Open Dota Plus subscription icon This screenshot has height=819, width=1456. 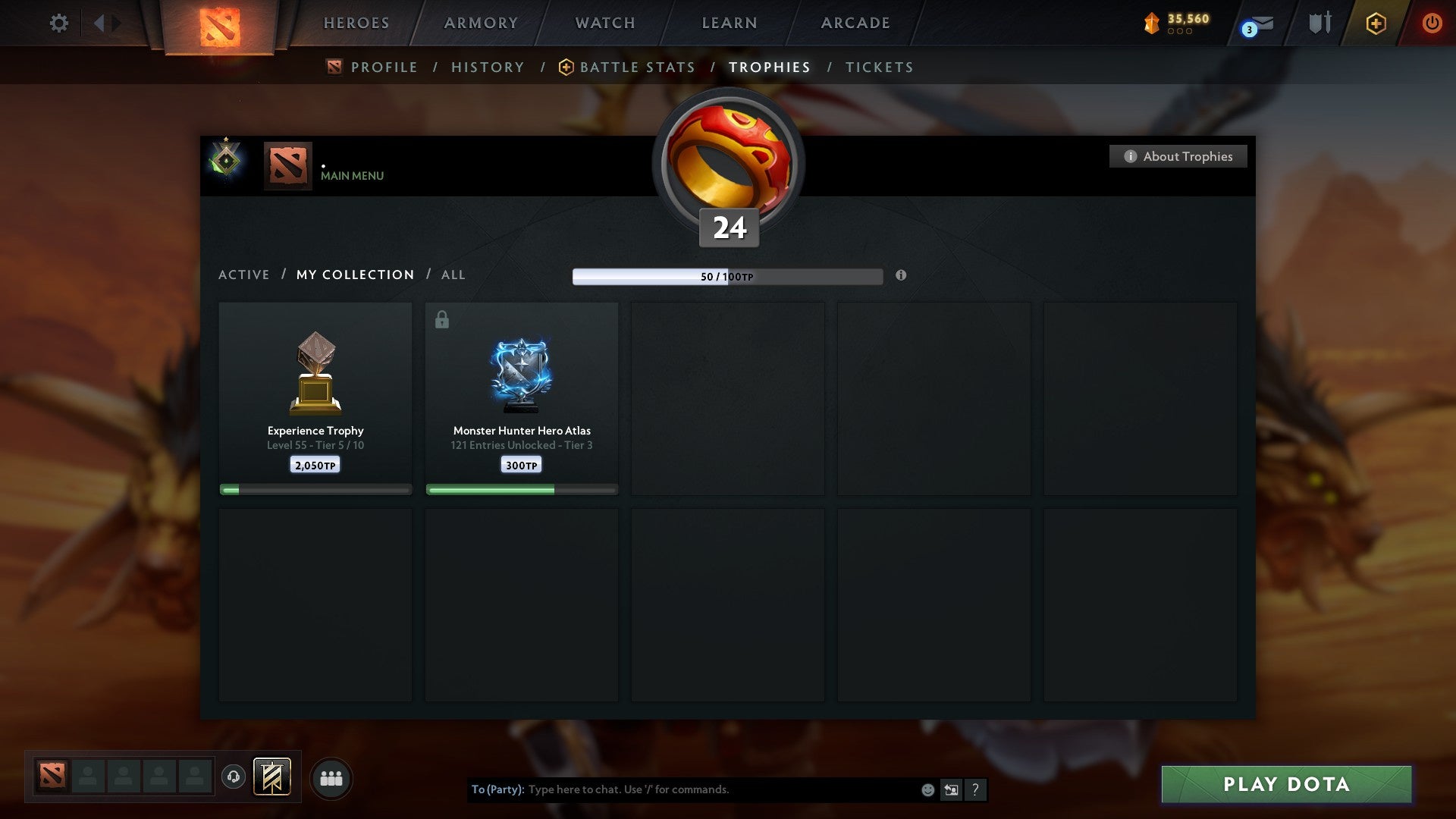point(1375,23)
